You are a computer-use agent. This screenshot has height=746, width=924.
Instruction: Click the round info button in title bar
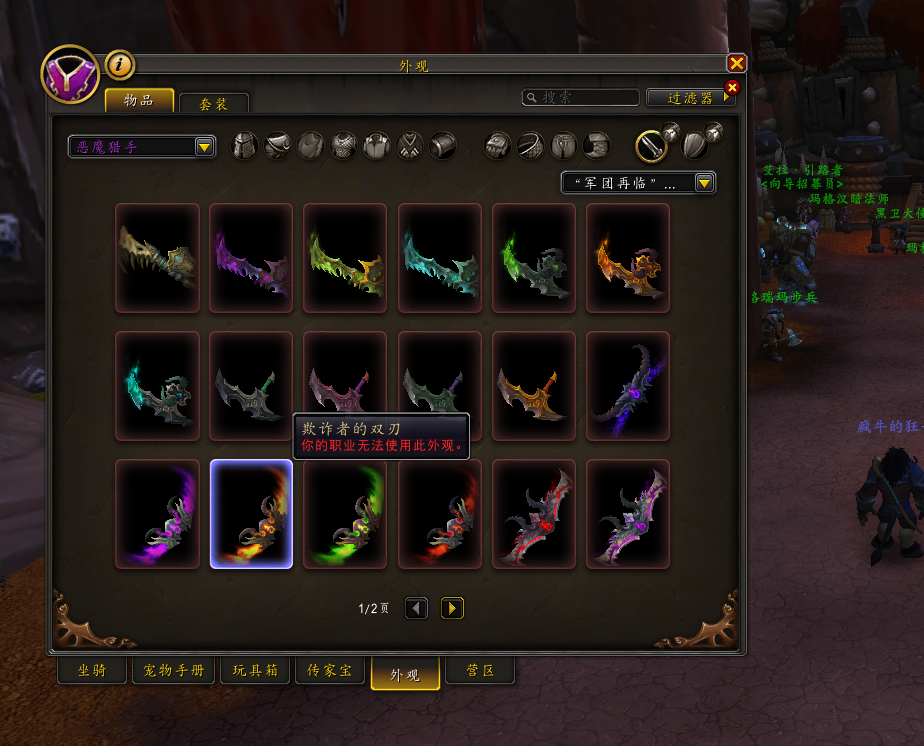click(119, 65)
